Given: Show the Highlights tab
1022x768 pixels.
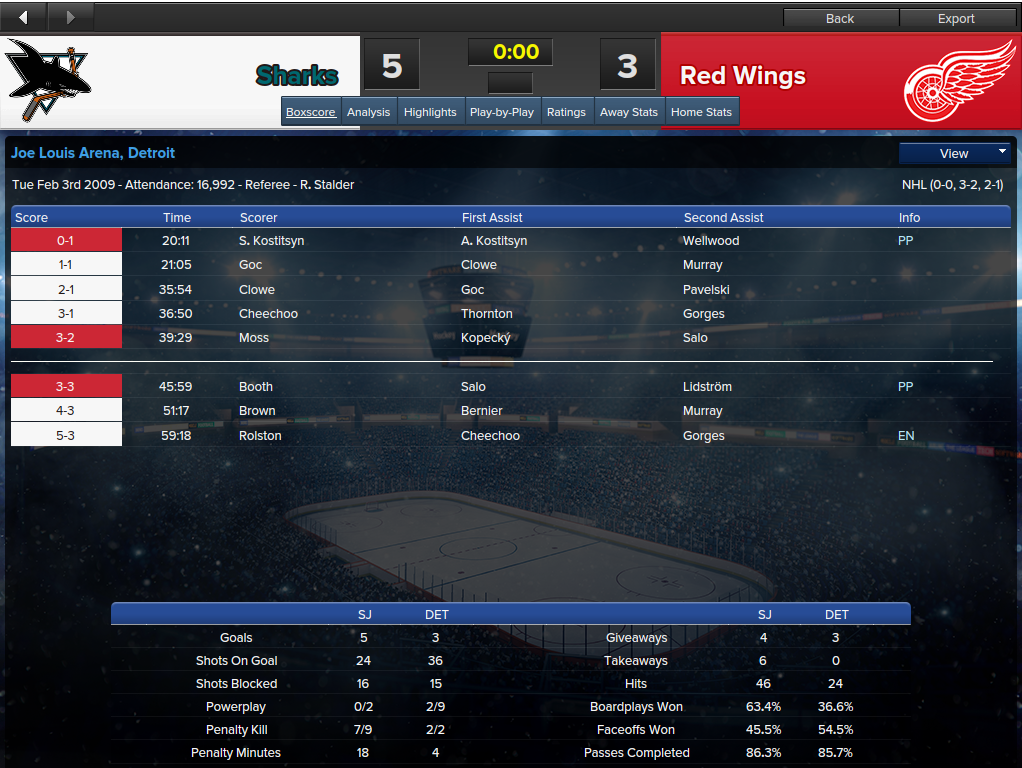Looking at the screenshot, I should coord(430,112).
